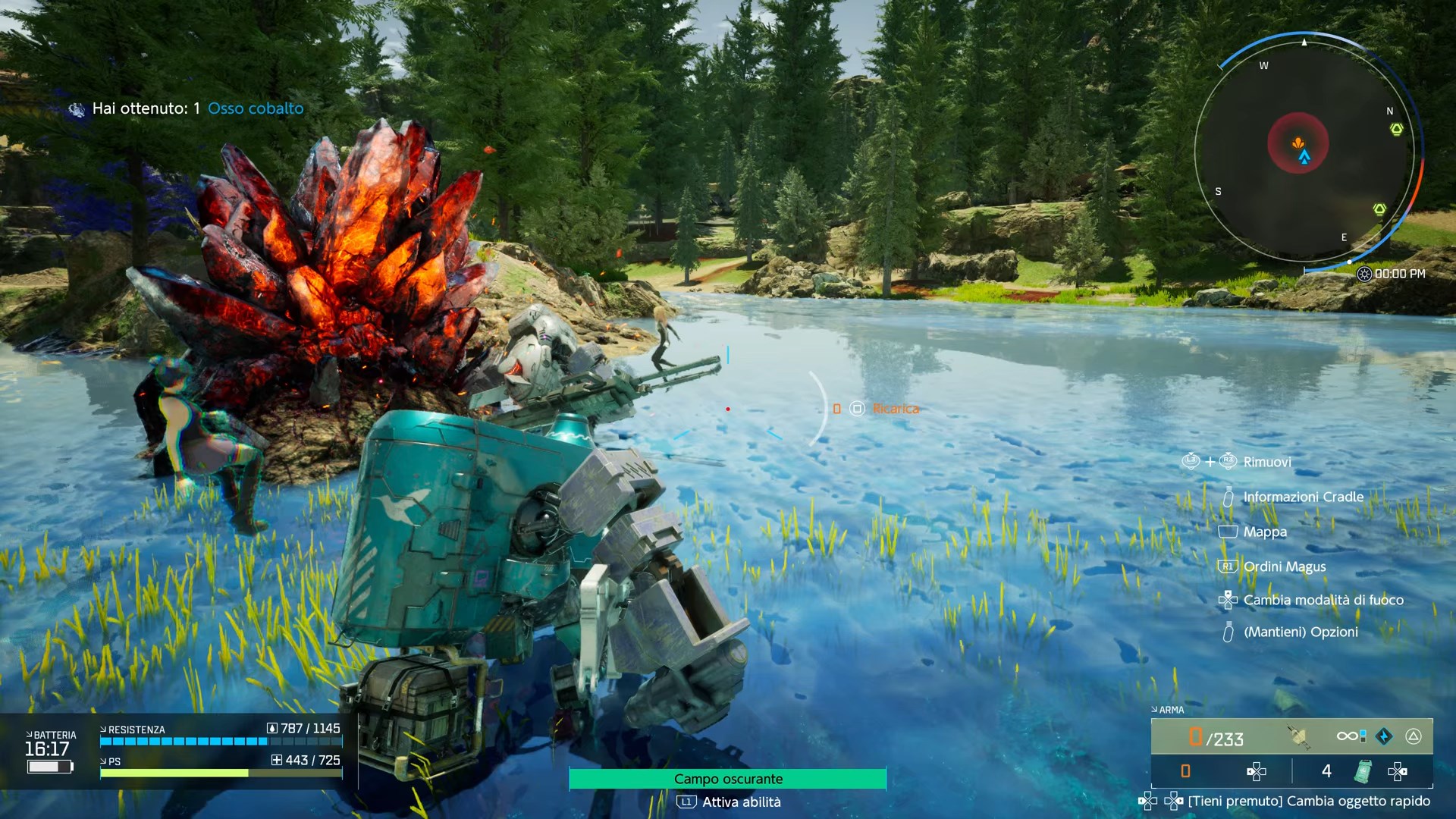The width and height of the screenshot is (1456, 819).
Task: Open the Opzioni entry
Action: pyautogui.click(x=1300, y=632)
